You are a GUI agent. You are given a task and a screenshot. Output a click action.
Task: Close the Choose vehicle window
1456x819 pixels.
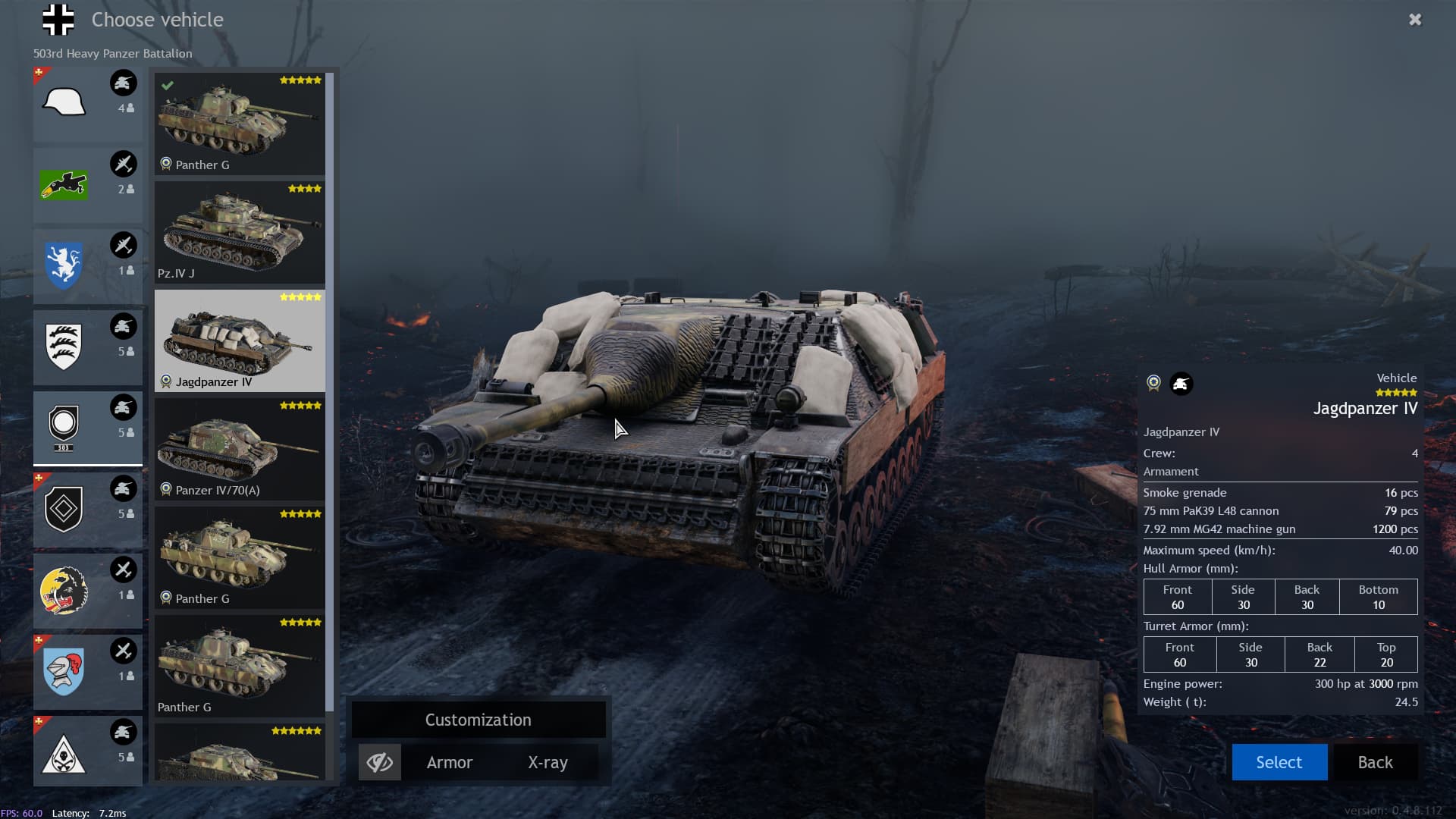coord(1415,20)
